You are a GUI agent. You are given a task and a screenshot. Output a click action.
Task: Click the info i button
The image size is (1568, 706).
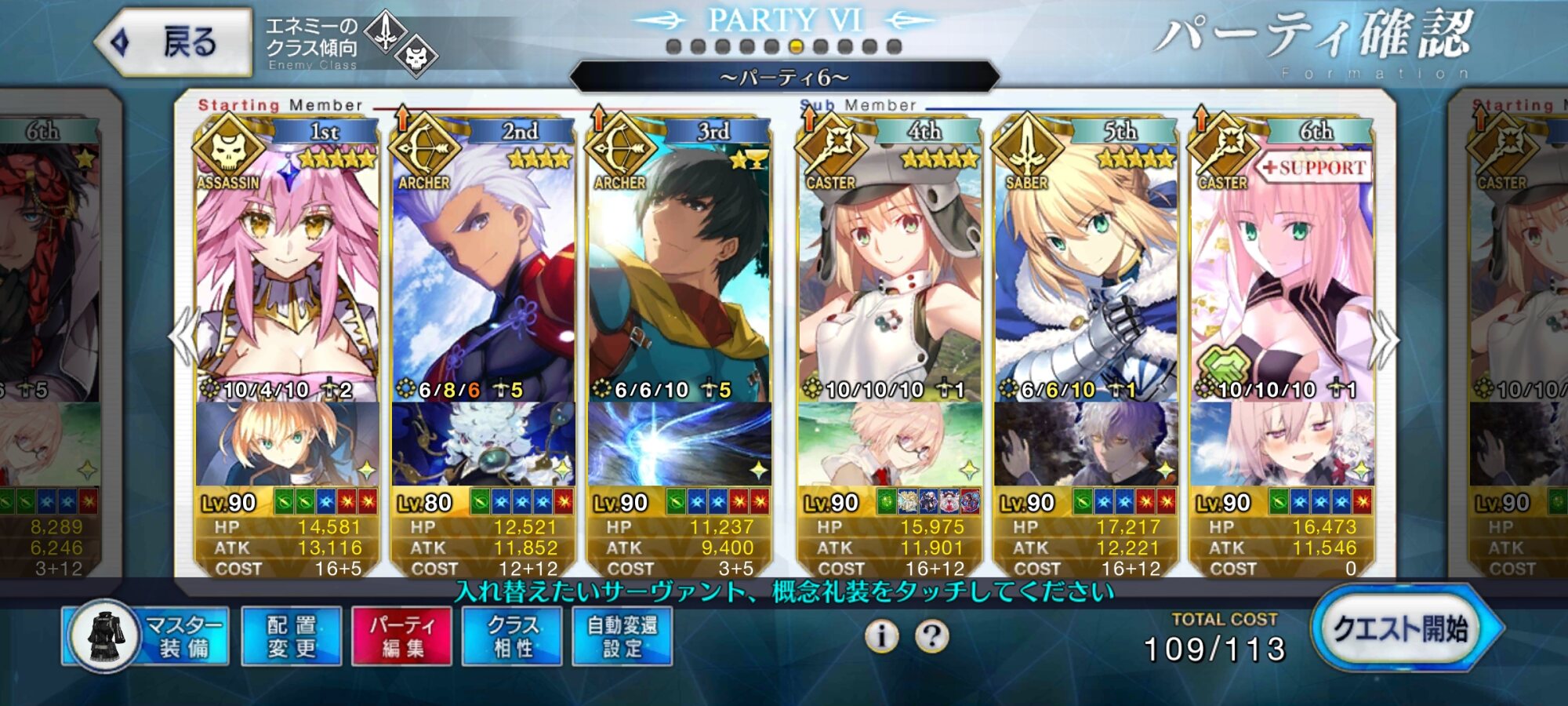pos(881,636)
